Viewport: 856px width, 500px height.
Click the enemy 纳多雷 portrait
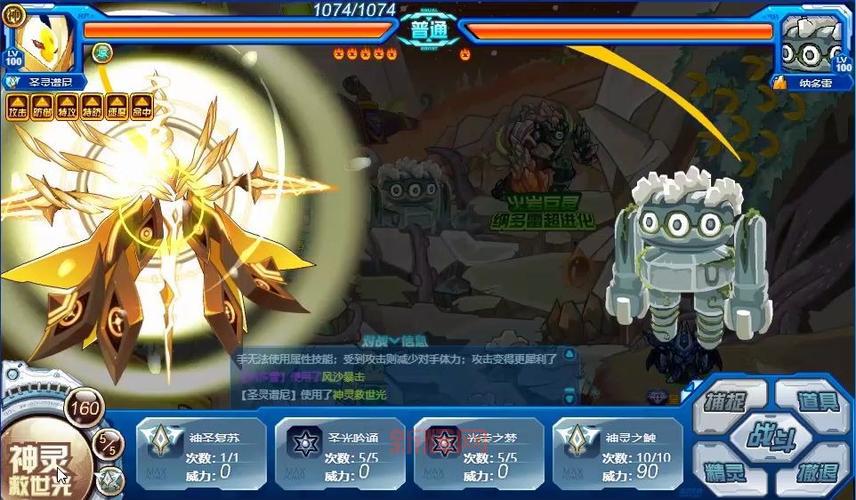pyautogui.click(x=812, y=40)
